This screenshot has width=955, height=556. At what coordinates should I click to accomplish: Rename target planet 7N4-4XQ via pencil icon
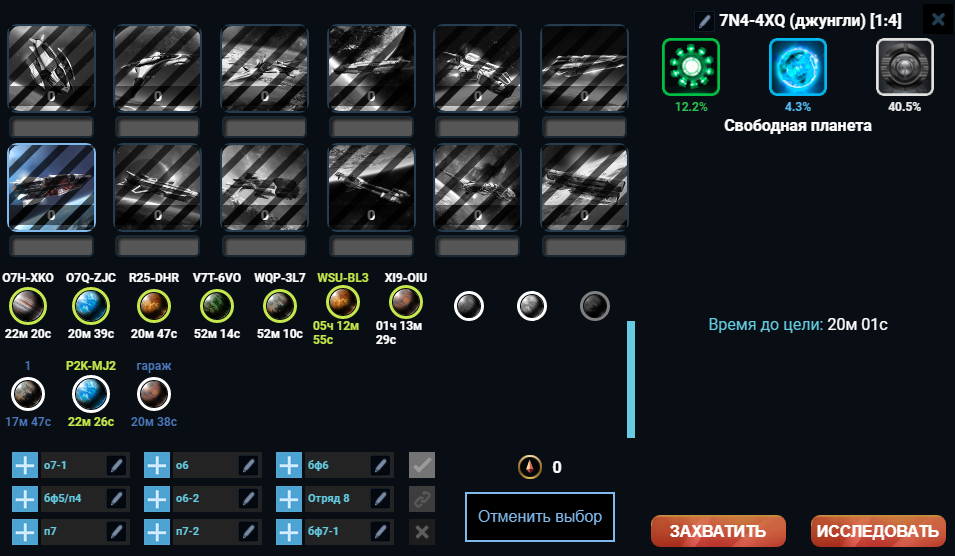704,20
